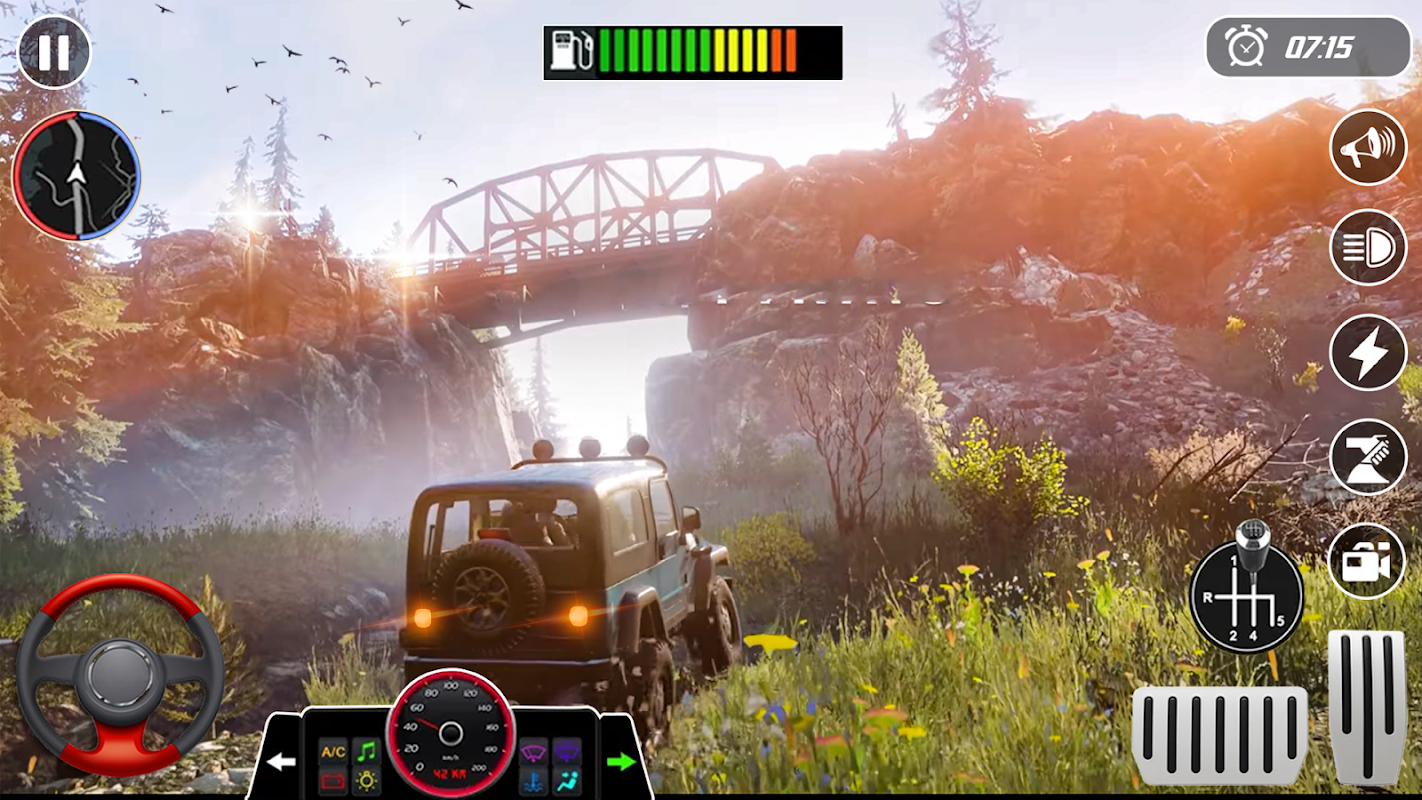Viewport: 1422px width, 800px height.
Task: Click the steering wheel control
Action: 120,676
